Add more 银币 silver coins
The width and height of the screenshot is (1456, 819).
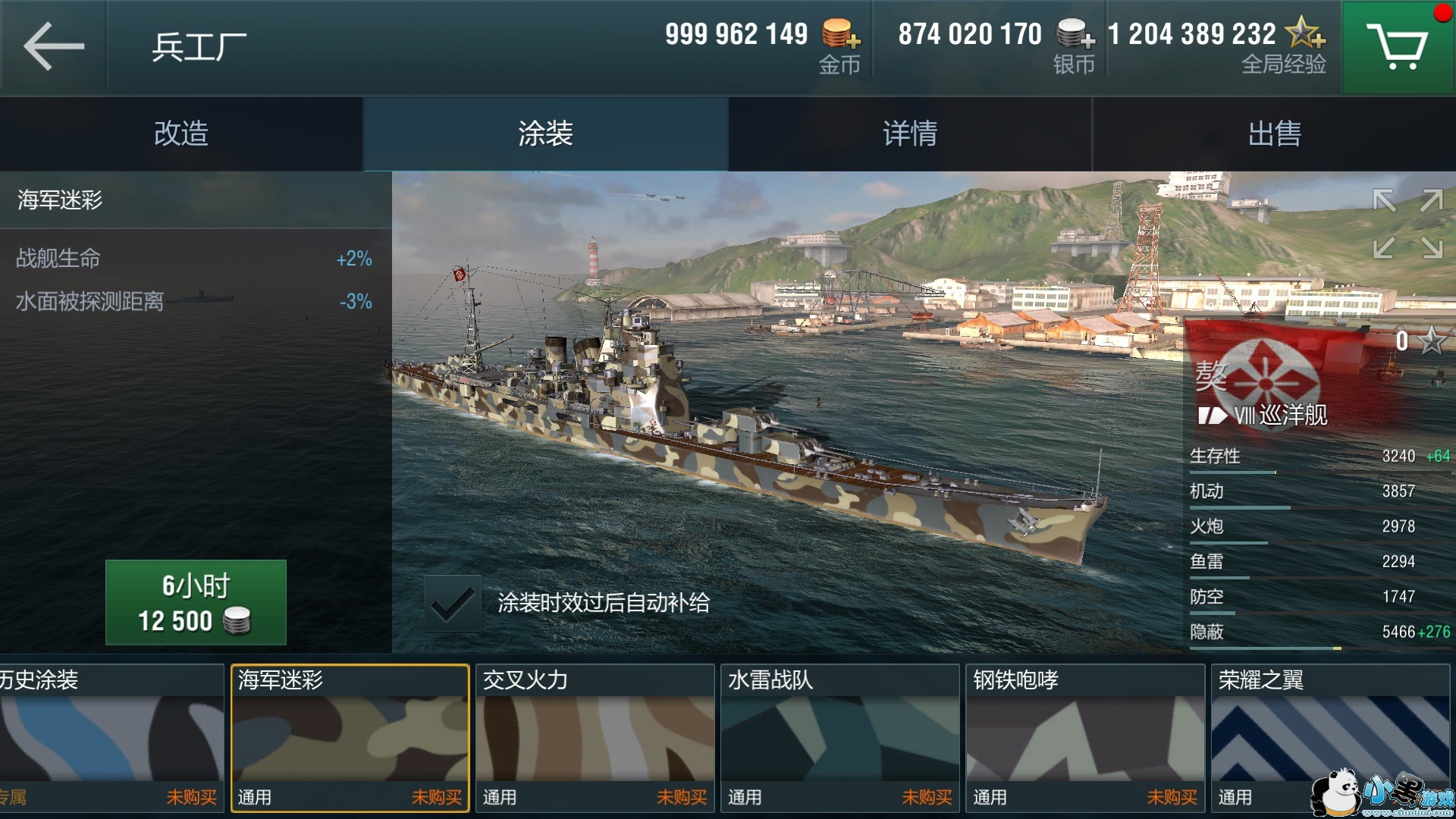click(x=1075, y=35)
